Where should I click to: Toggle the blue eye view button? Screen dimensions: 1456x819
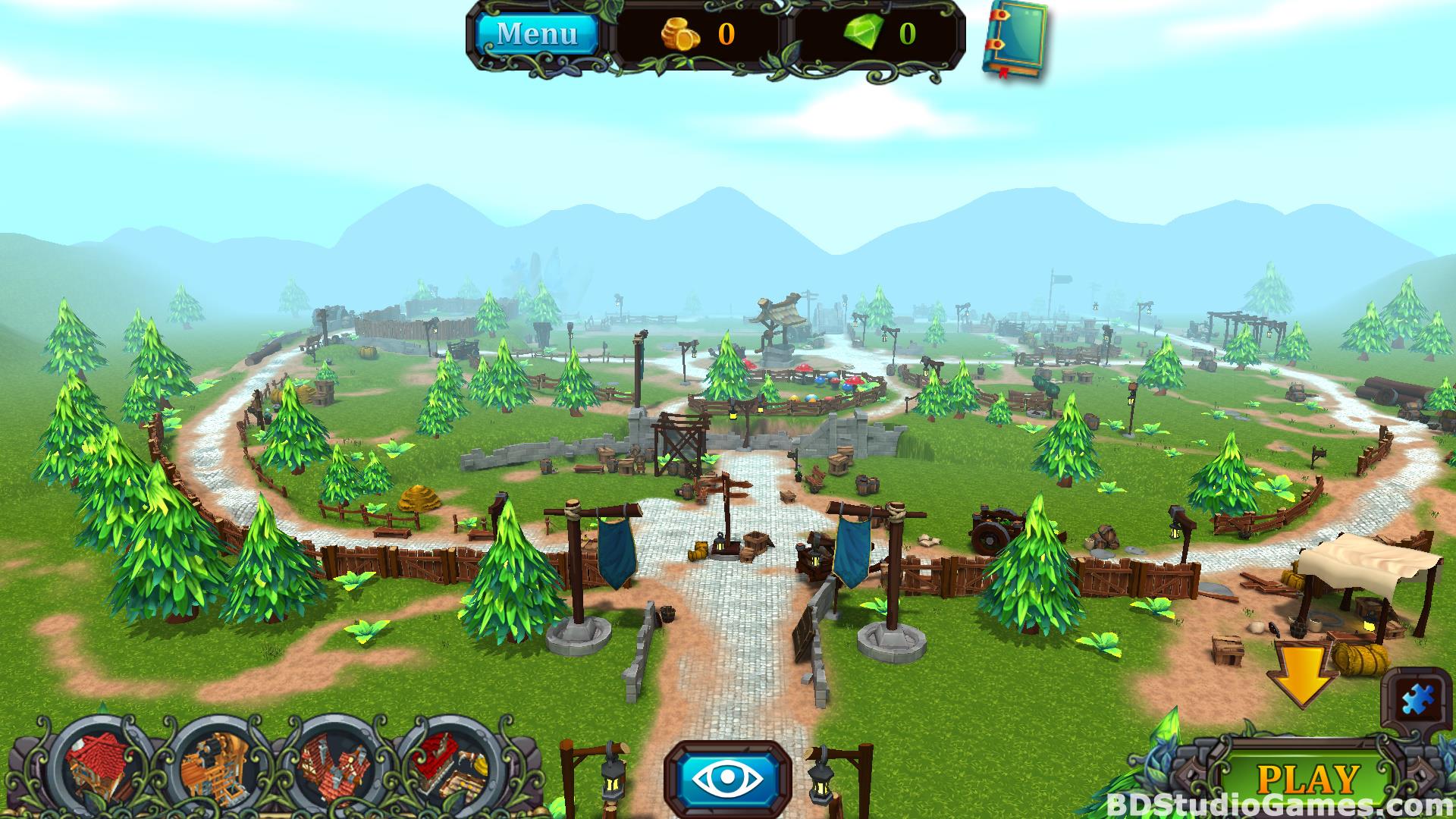(727, 779)
